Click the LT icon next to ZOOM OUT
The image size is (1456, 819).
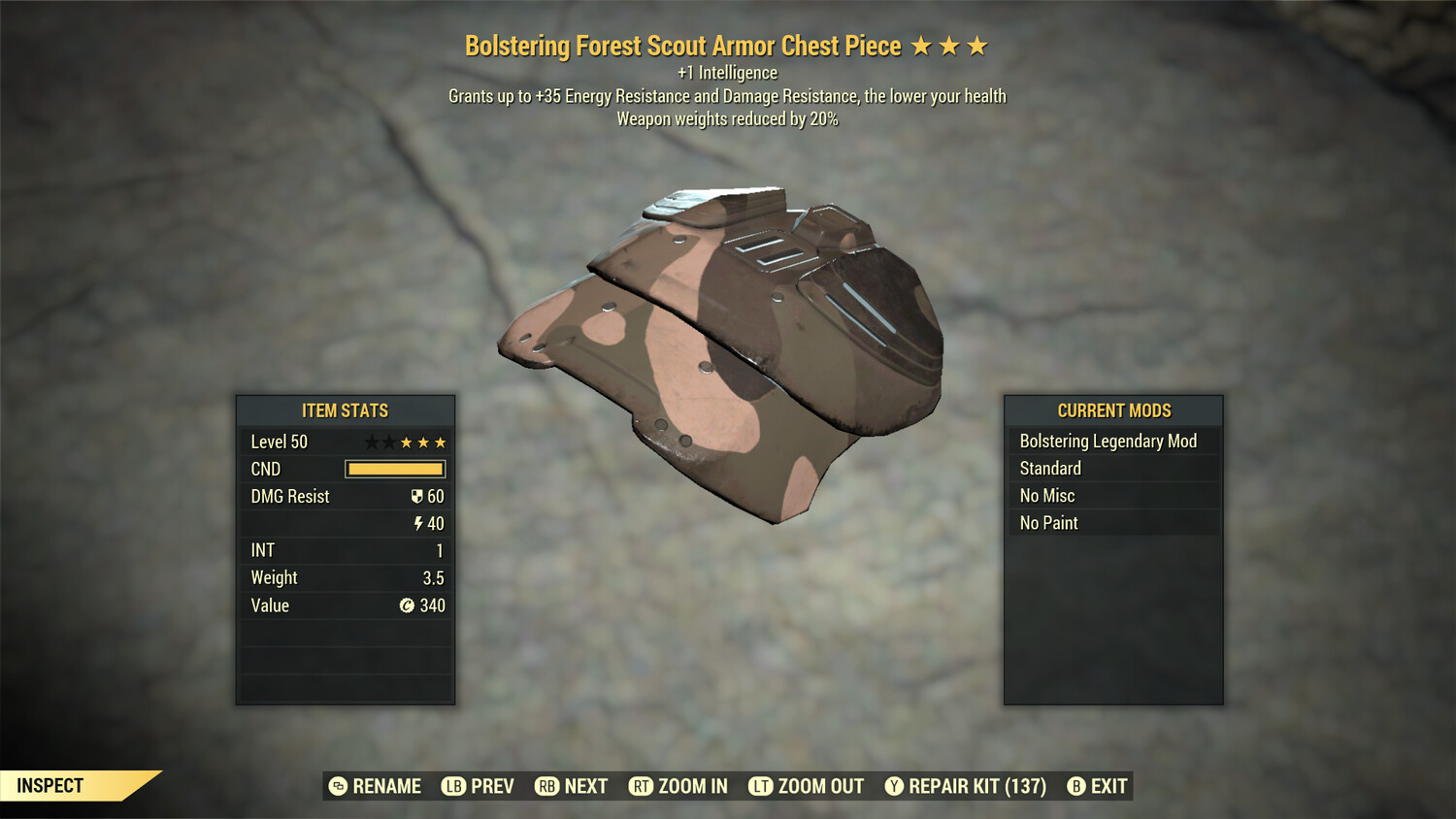coord(762,786)
